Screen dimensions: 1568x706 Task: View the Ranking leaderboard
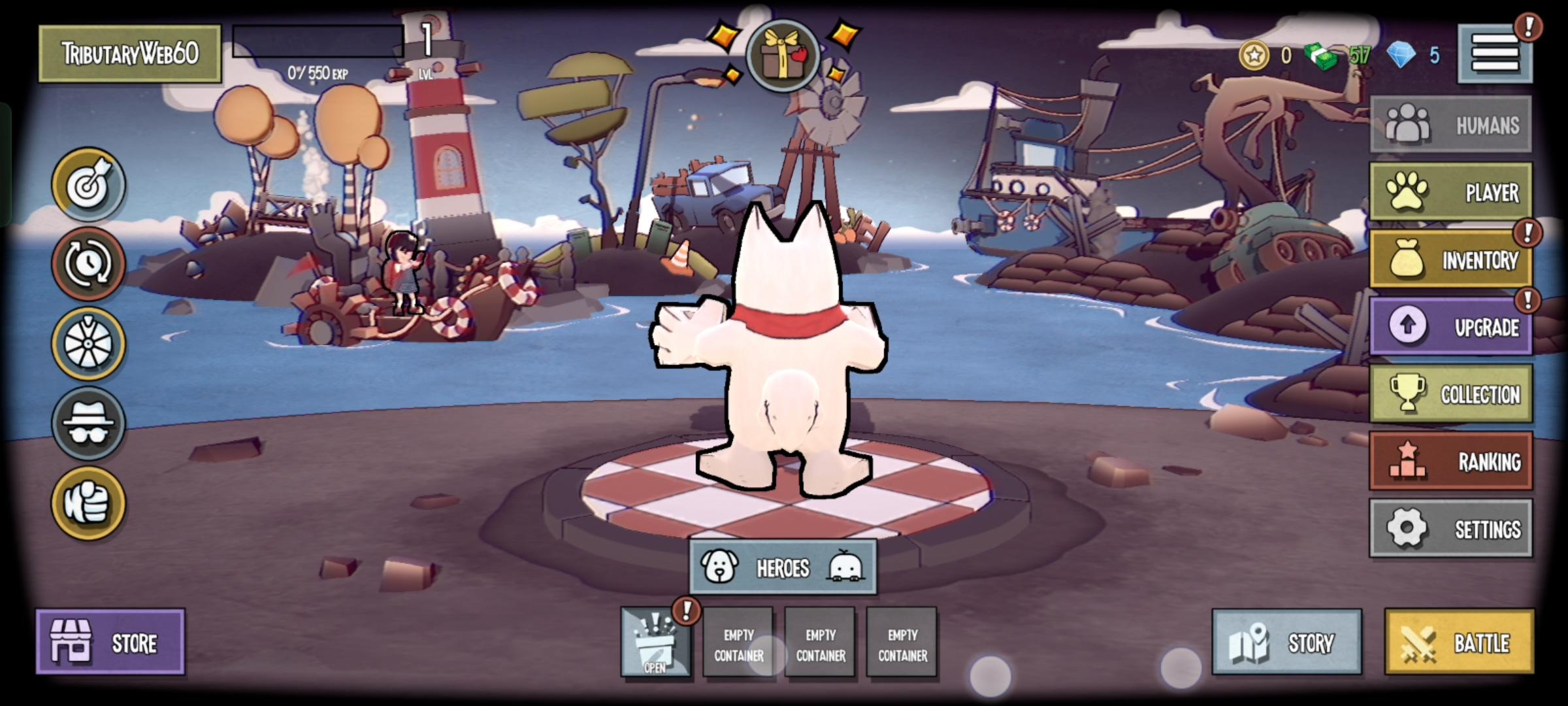1450,461
